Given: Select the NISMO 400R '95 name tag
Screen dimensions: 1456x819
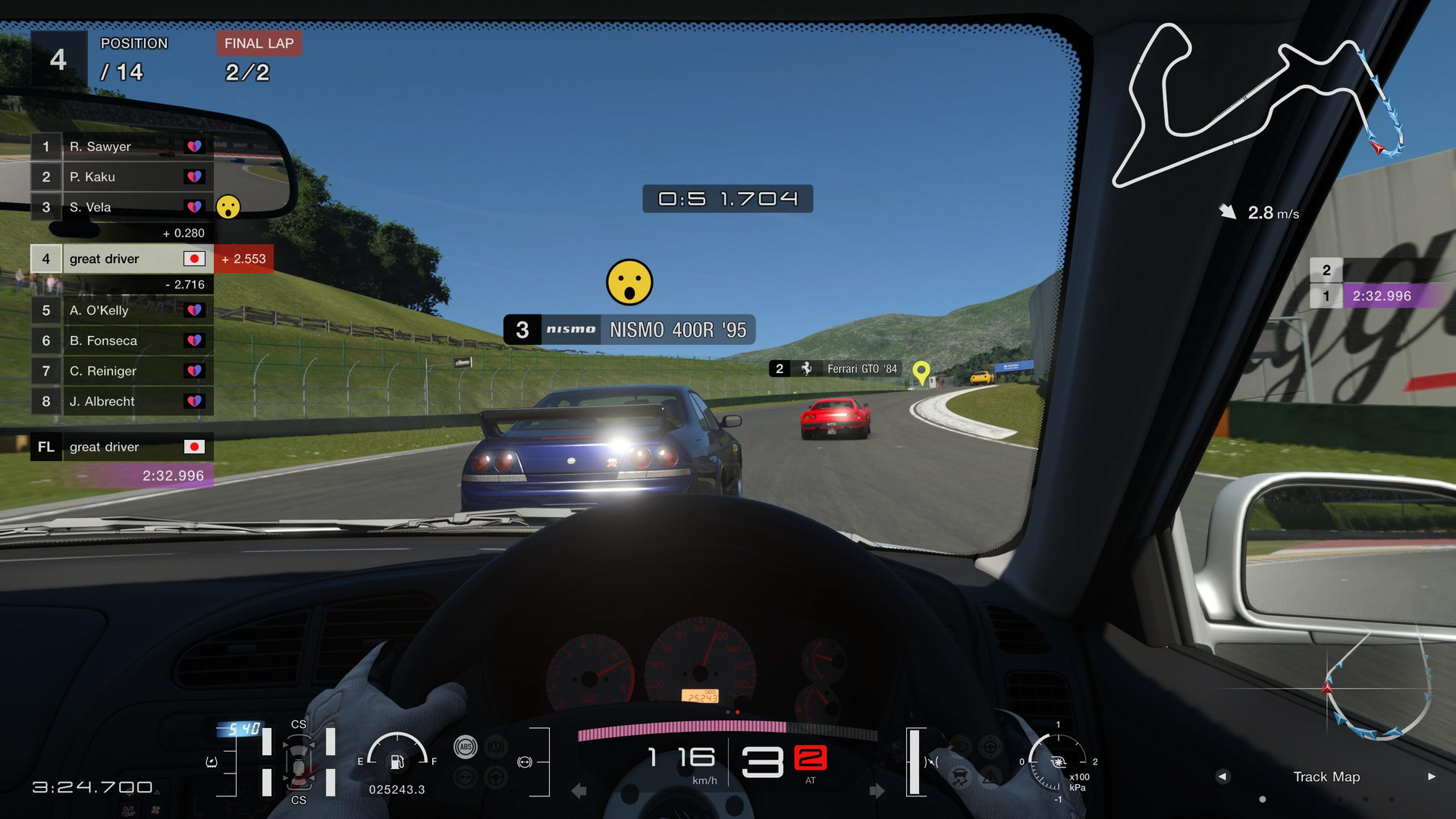Looking at the screenshot, I should [629, 330].
